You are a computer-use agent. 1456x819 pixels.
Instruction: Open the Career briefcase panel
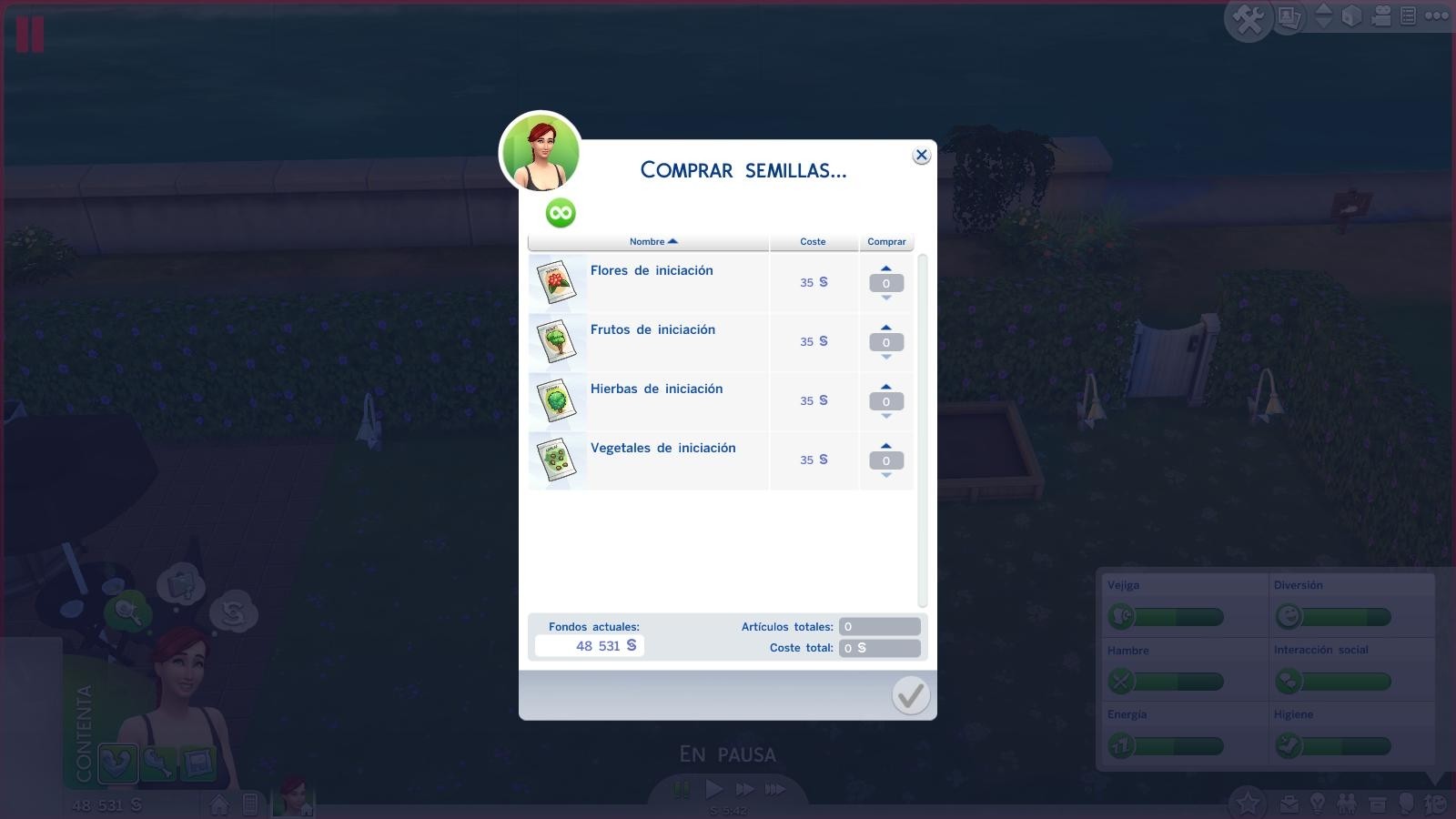pyautogui.click(x=1289, y=804)
